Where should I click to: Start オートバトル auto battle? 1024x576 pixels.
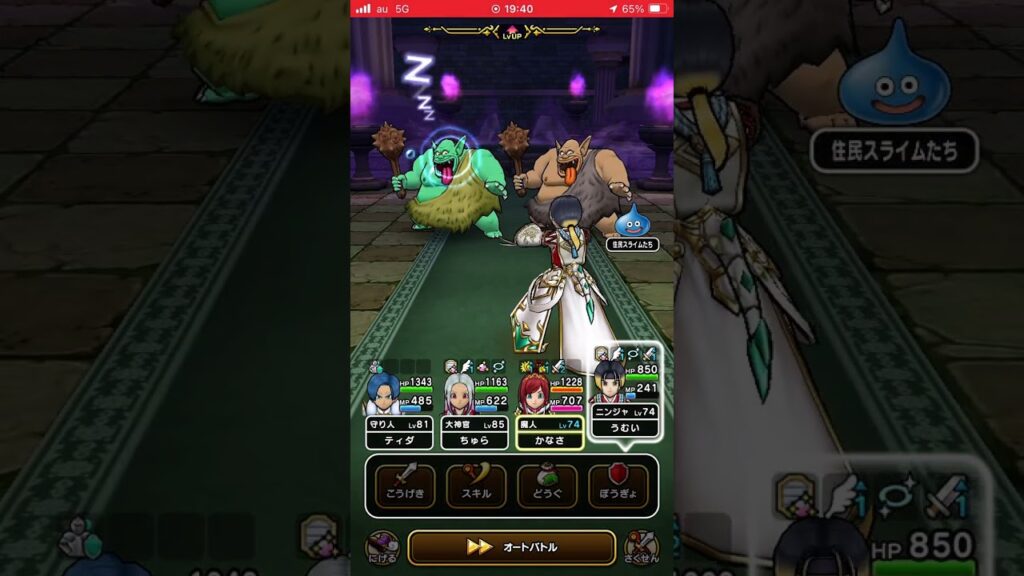511,547
